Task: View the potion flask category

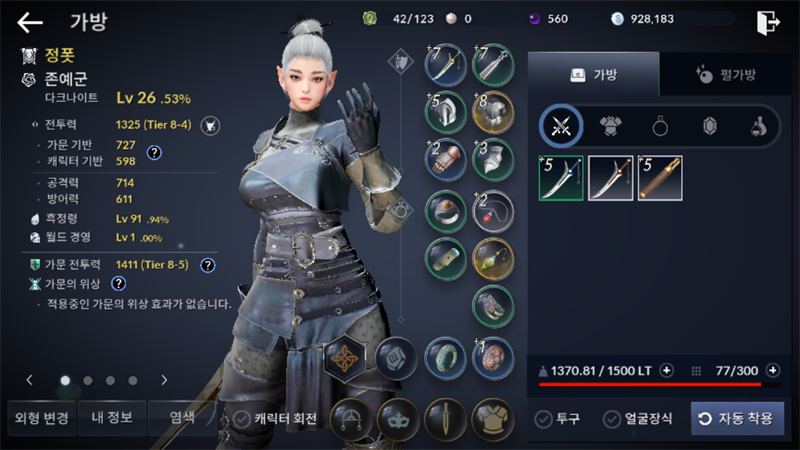Action: click(x=759, y=126)
